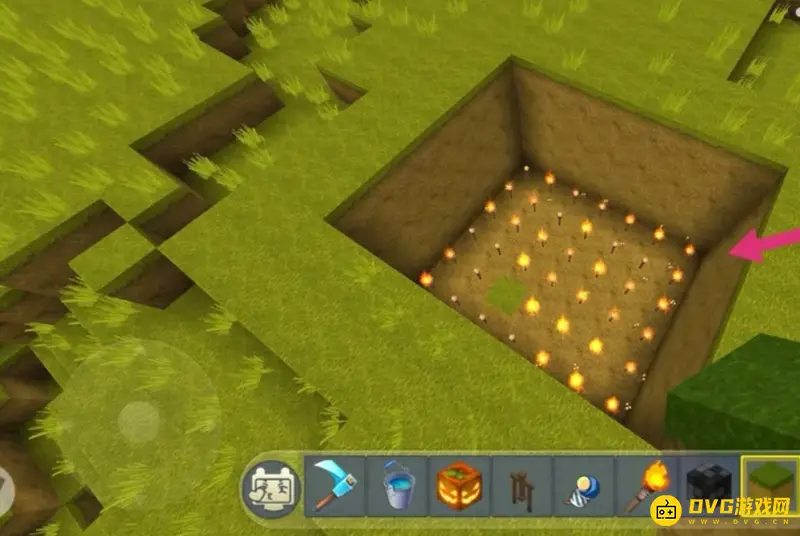Select the dark stone block slot
800x536 pixels.
coord(708,487)
